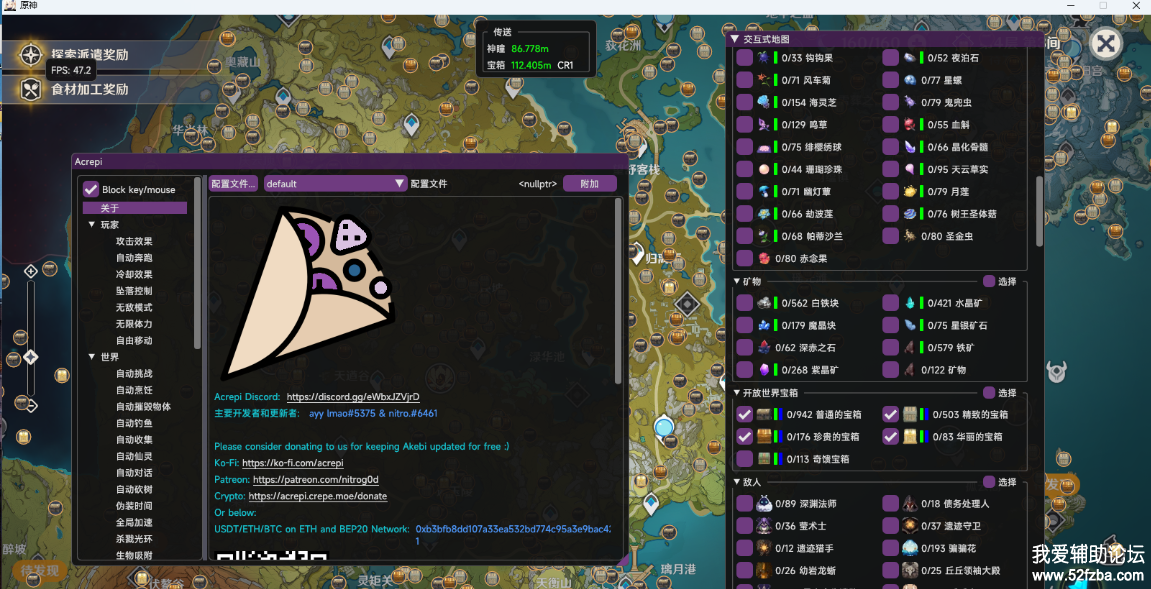1151x589 pixels.
Task: Open the Acrepi Discord invite link
Action: 353,397
